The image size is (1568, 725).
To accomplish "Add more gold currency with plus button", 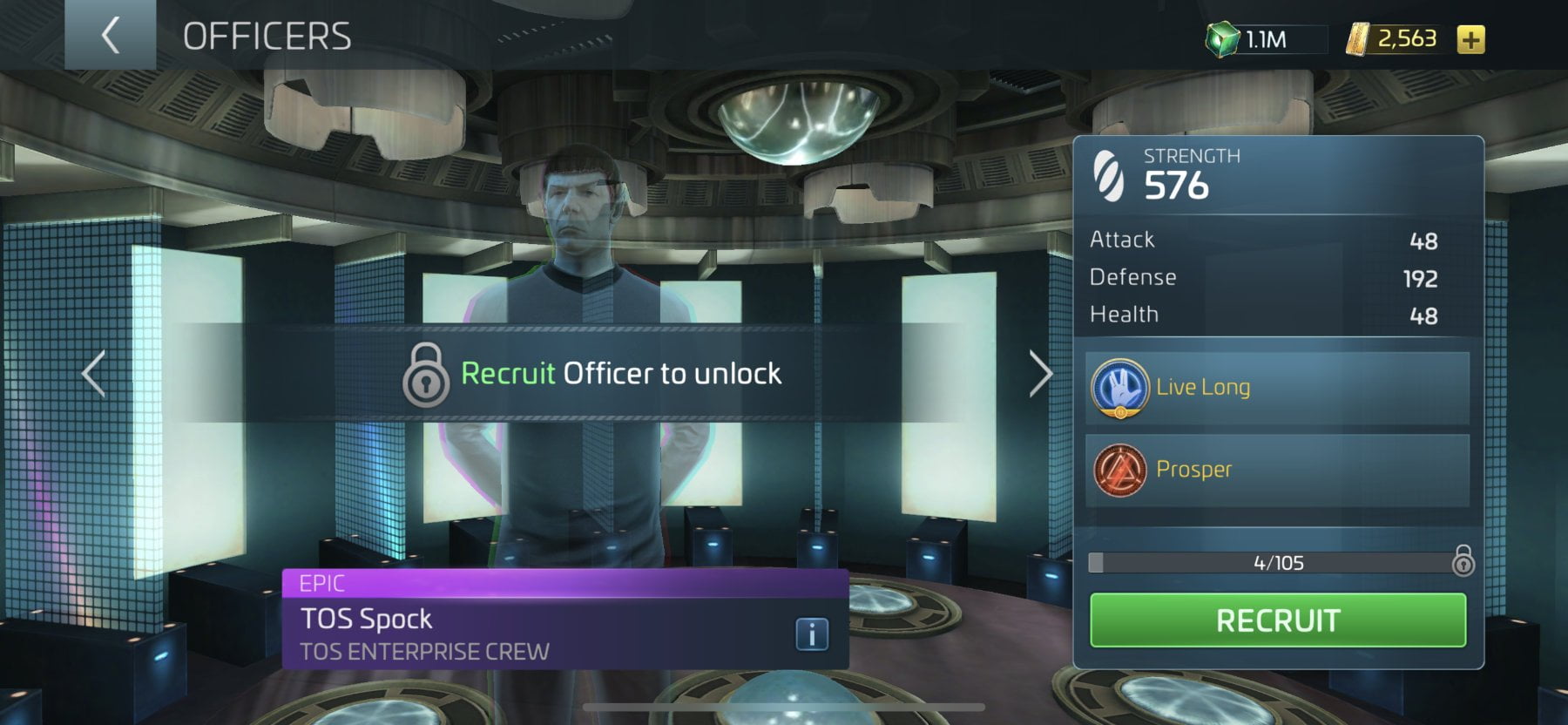I will click(x=1470, y=40).
